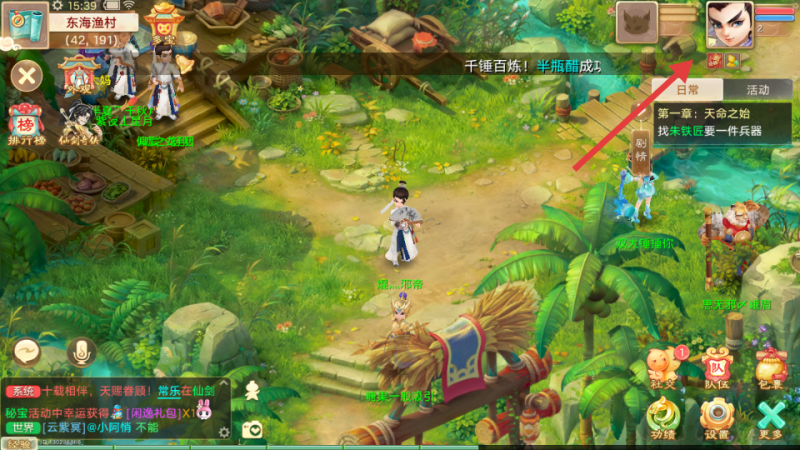Select the pet portrait frame
This screenshot has width=800, height=450.
(636, 22)
